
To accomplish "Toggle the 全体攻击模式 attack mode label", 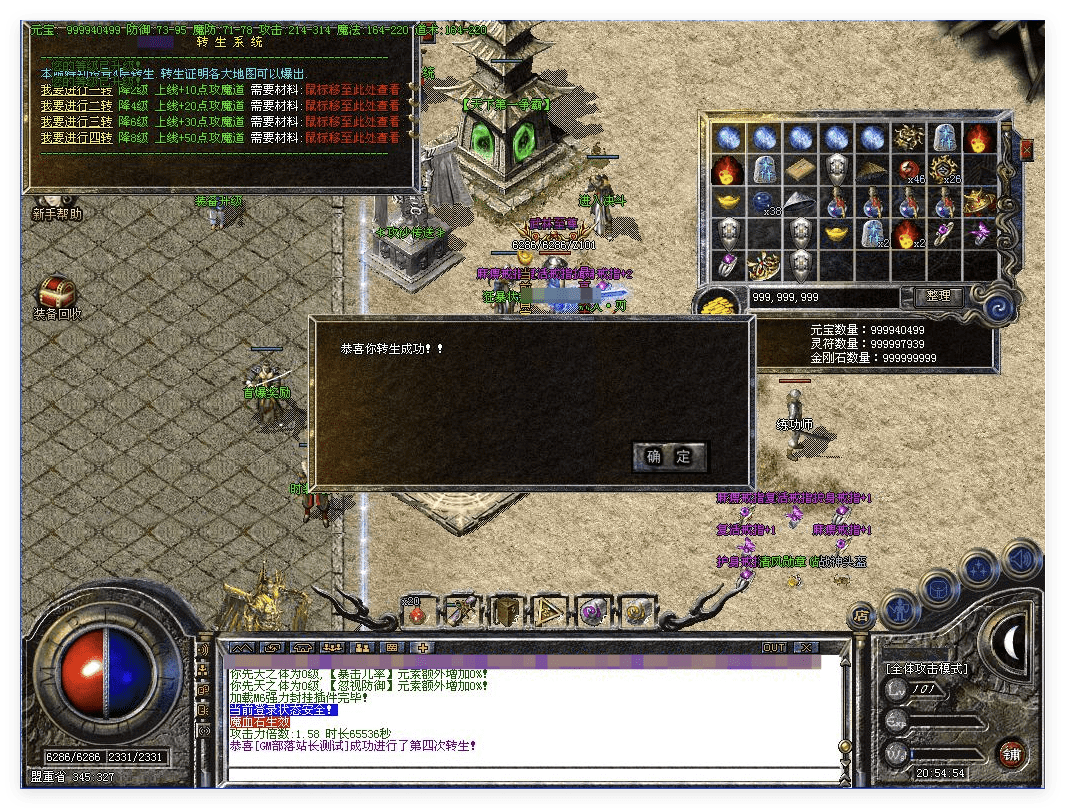I will [x=926, y=668].
